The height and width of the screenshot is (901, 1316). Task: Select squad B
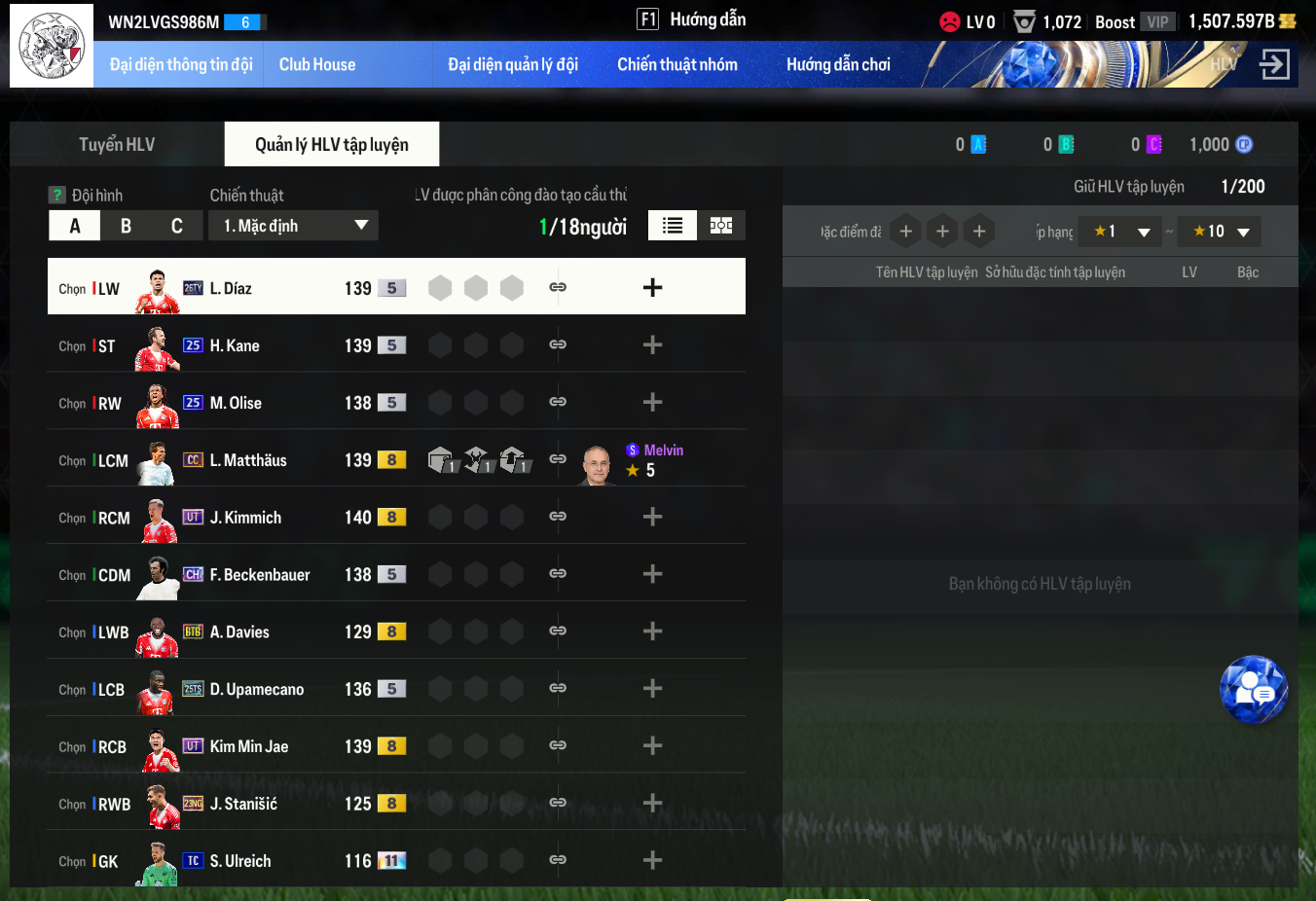coord(126,226)
